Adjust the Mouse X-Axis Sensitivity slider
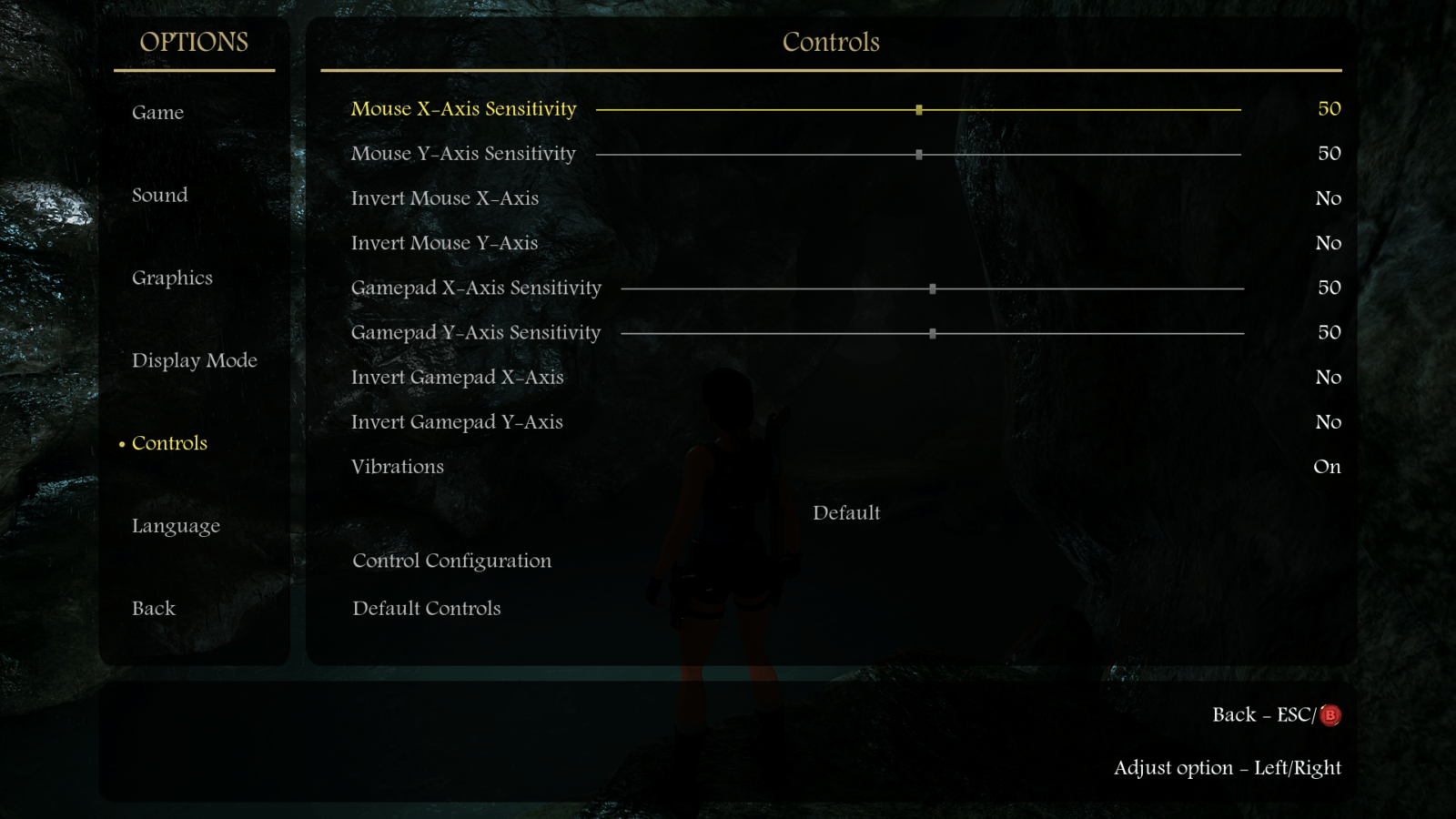1456x819 pixels. [919, 109]
